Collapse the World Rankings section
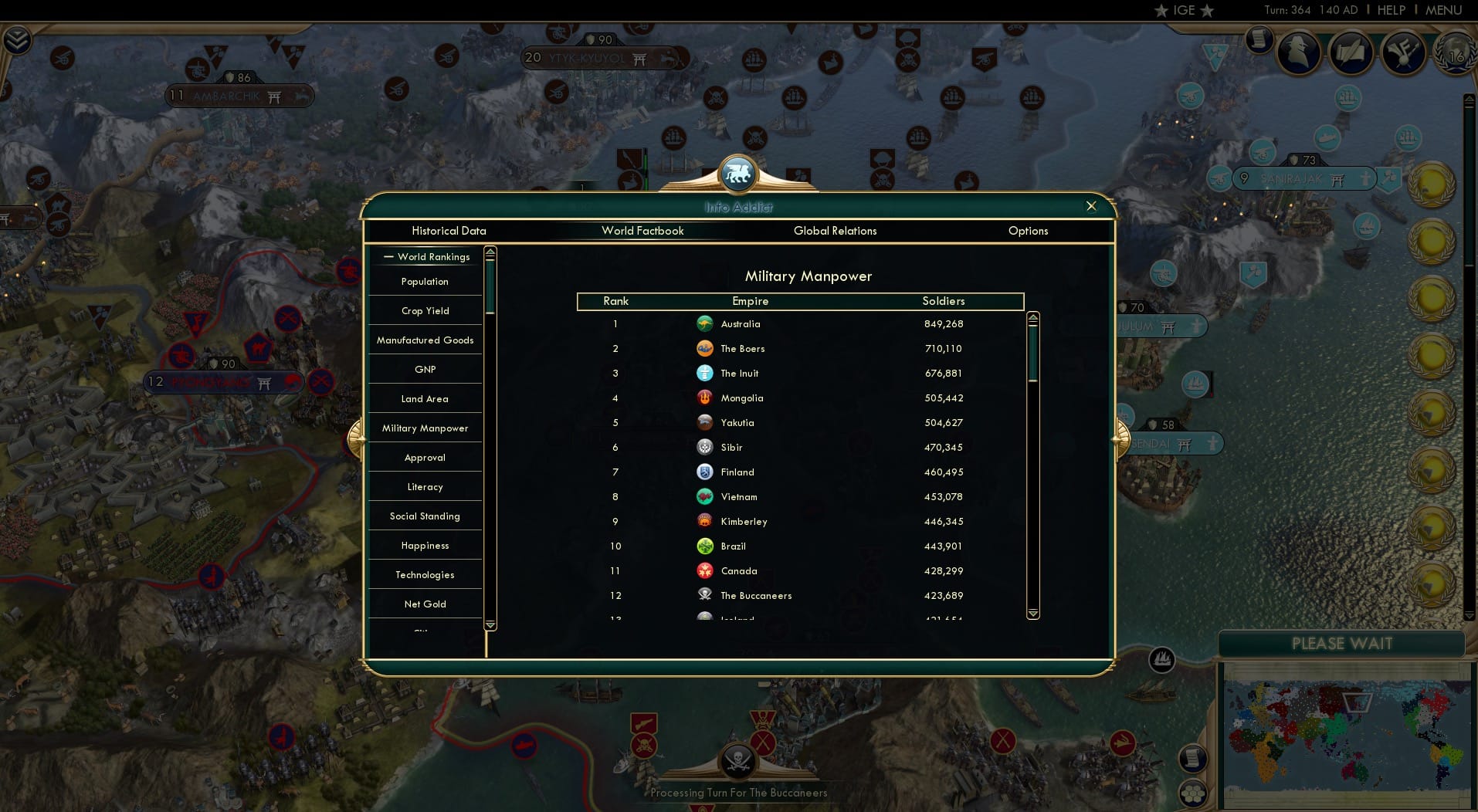Screen dimensions: 1478x812 tap(389, 256)
